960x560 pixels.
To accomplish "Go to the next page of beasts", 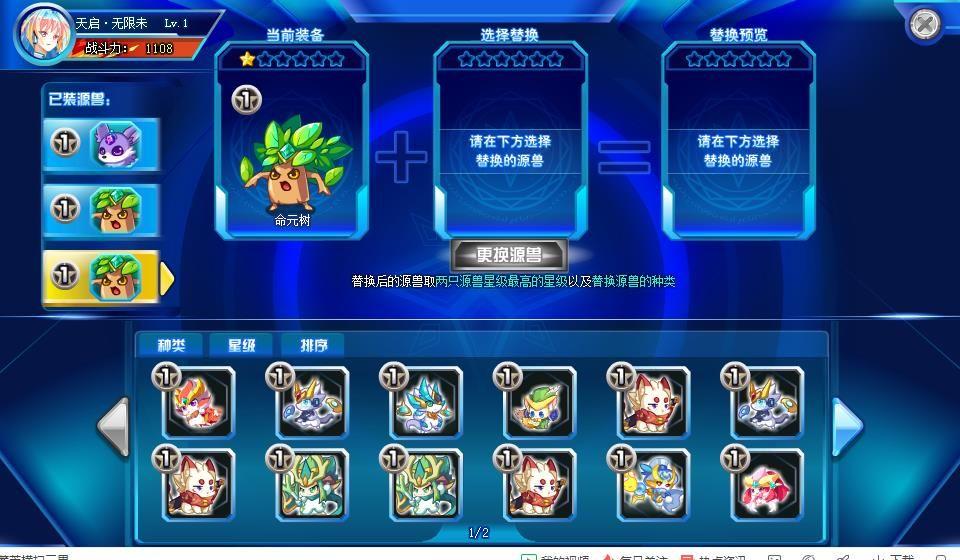I will point(847,427).
